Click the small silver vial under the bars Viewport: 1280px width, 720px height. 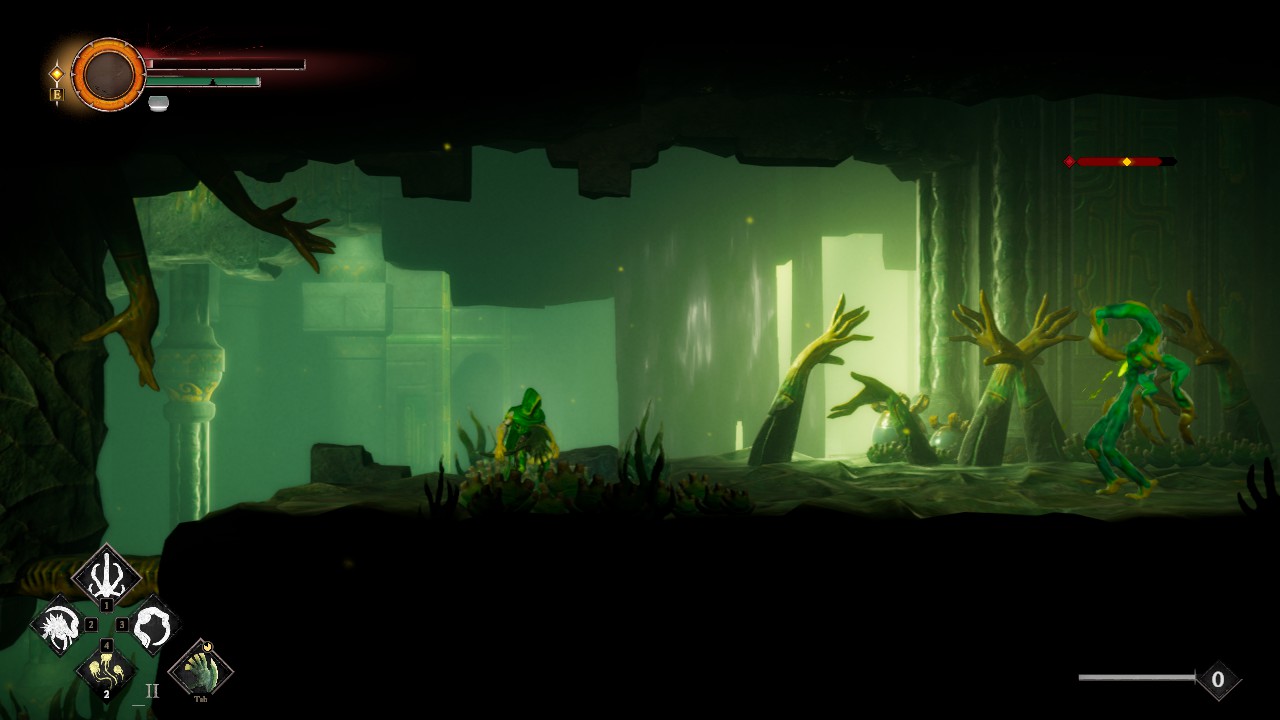pyautogui.click(x=158, y=103)
